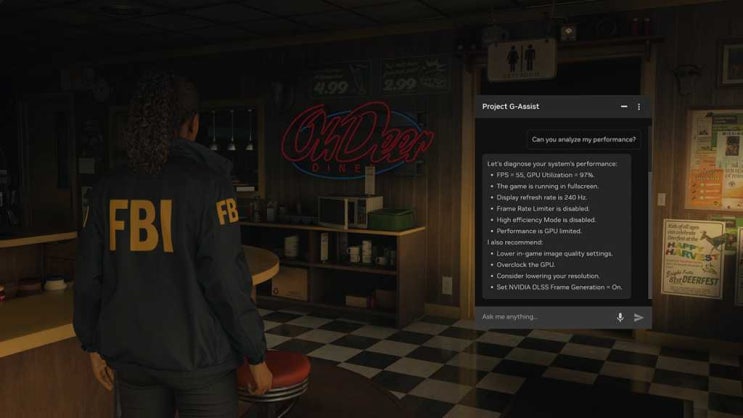Open the G-Assist three-dot options menu
This screenshot has width=743, height=418.
point(639,107)
